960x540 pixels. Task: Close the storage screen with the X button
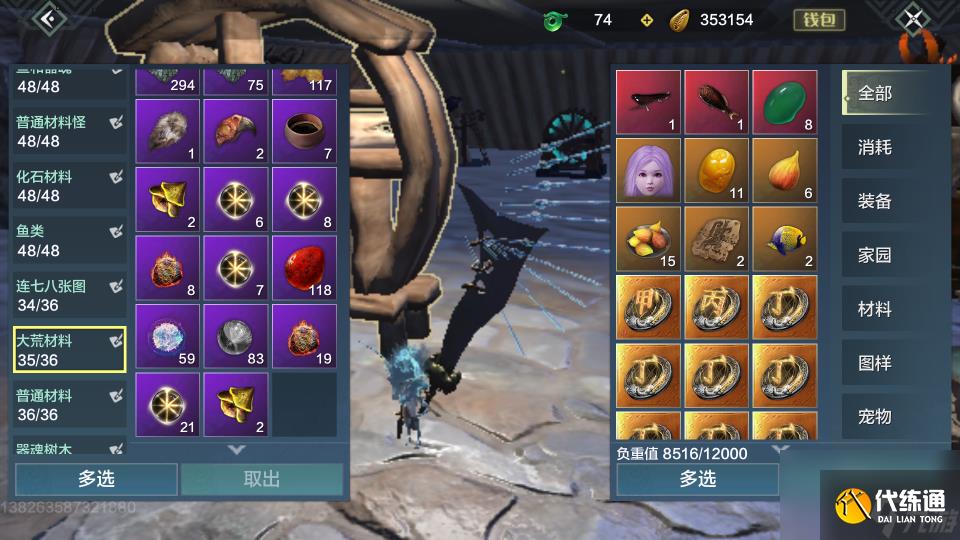(x=913, y=19)
